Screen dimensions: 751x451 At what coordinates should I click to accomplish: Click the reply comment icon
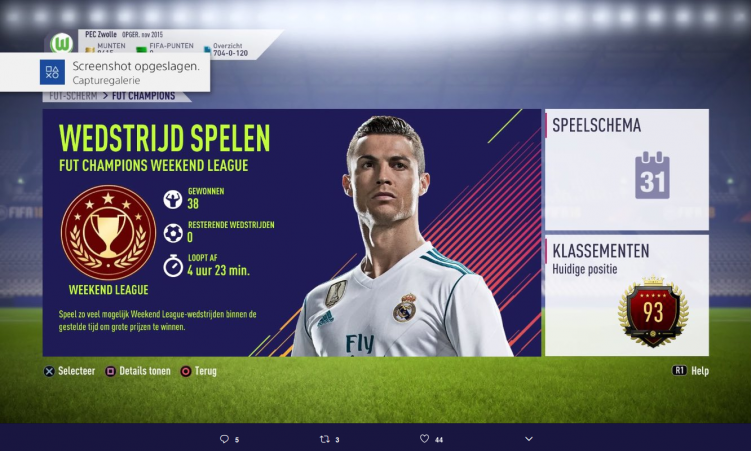point(224,439)
